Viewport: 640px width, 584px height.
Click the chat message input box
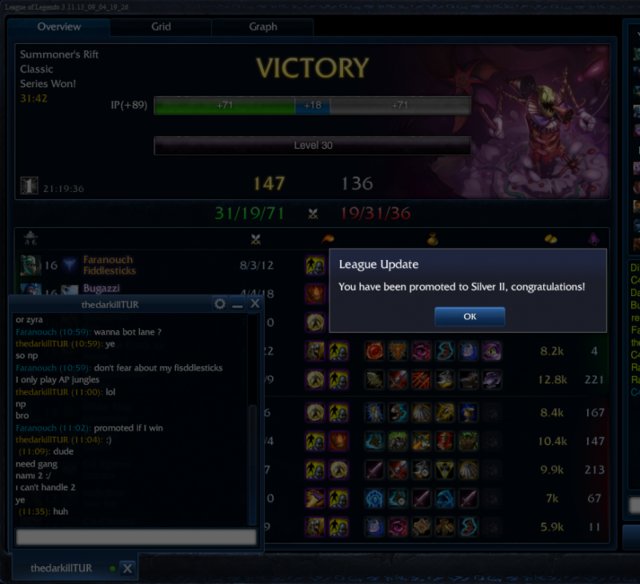(x=136, y=537)
